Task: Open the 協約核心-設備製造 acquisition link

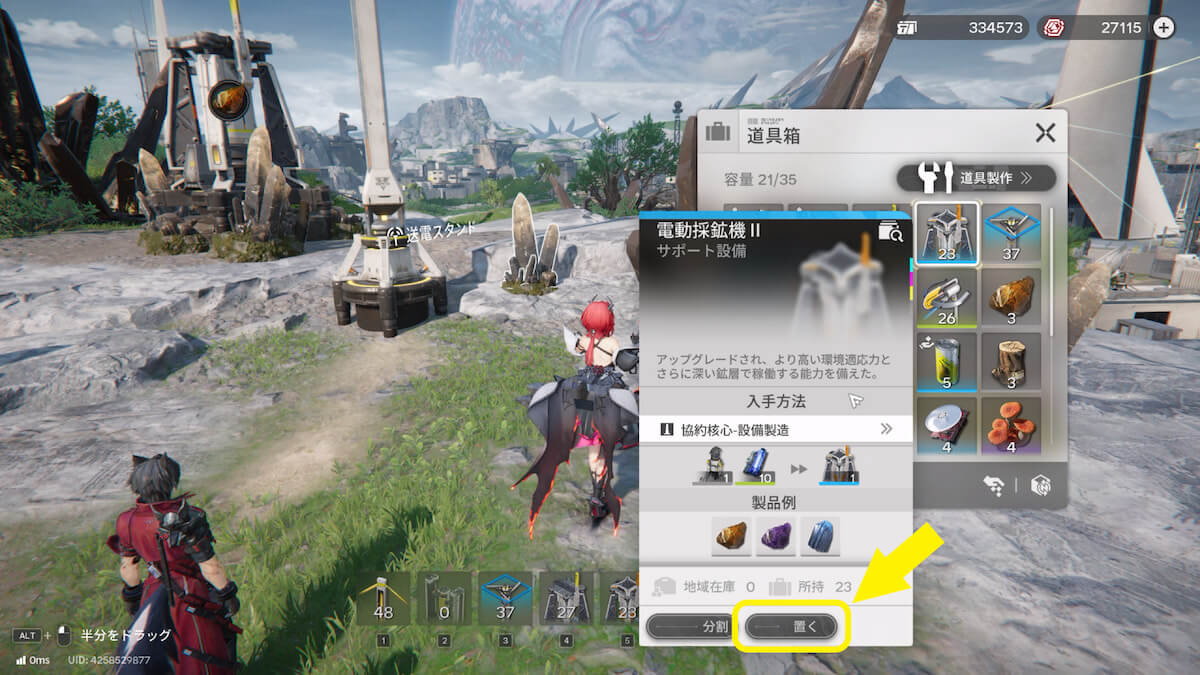Action: click(x=775, y=429)
